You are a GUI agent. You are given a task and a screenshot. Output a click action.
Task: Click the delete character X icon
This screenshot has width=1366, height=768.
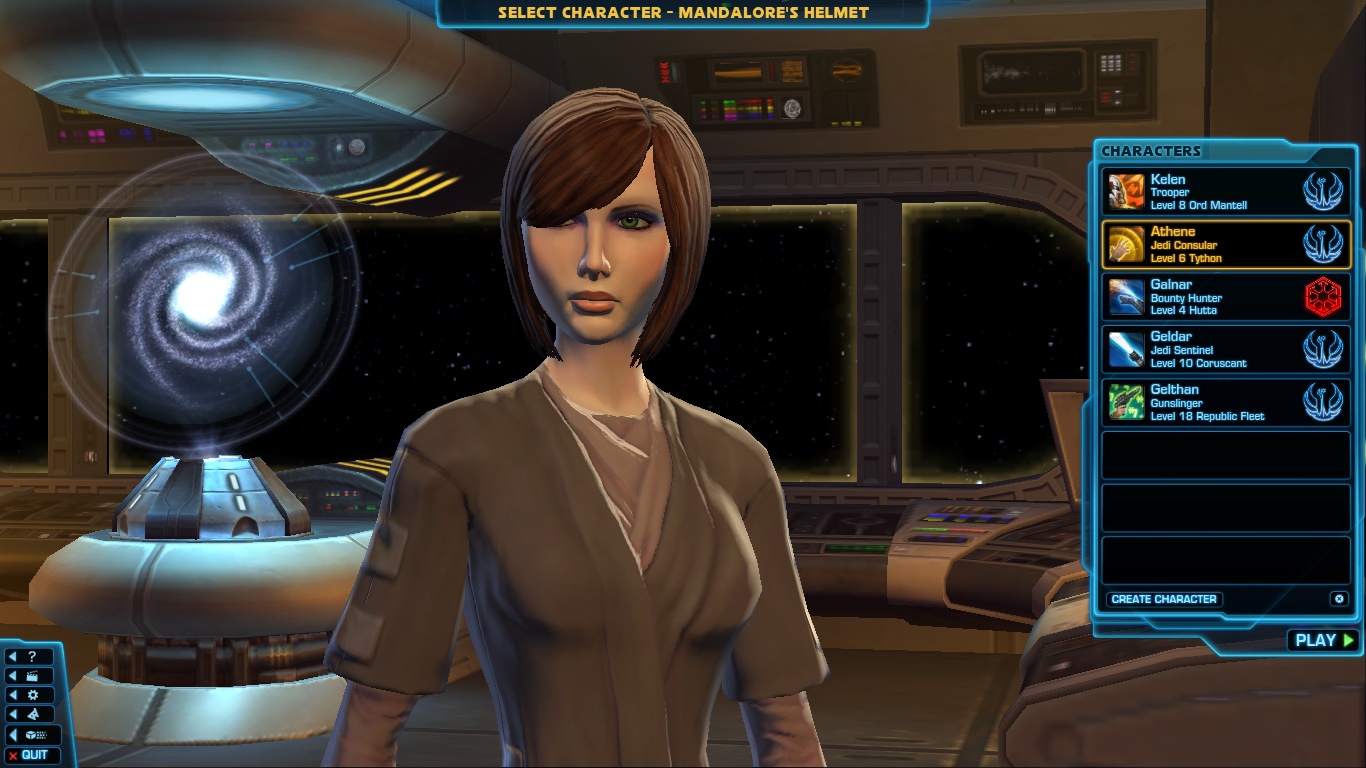tap(1339, 599)
